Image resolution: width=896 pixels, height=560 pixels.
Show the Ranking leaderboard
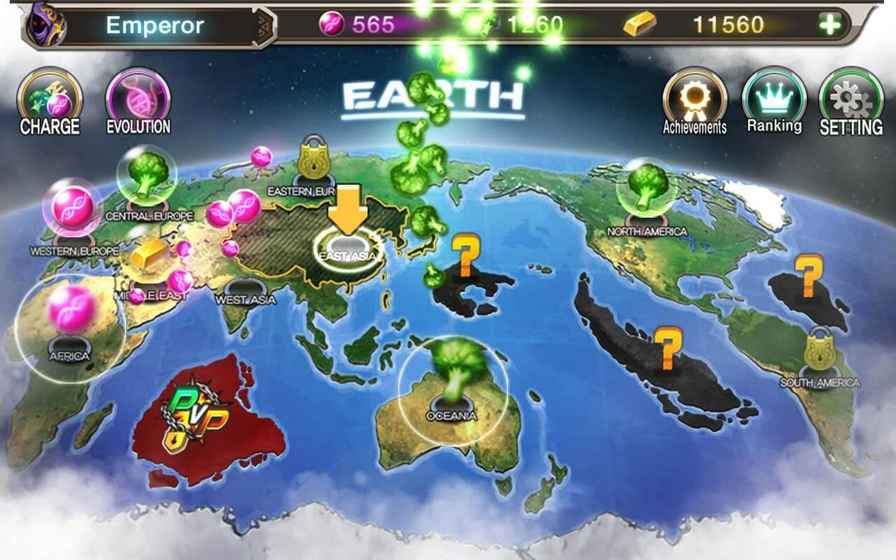click(x=774, y=101)
